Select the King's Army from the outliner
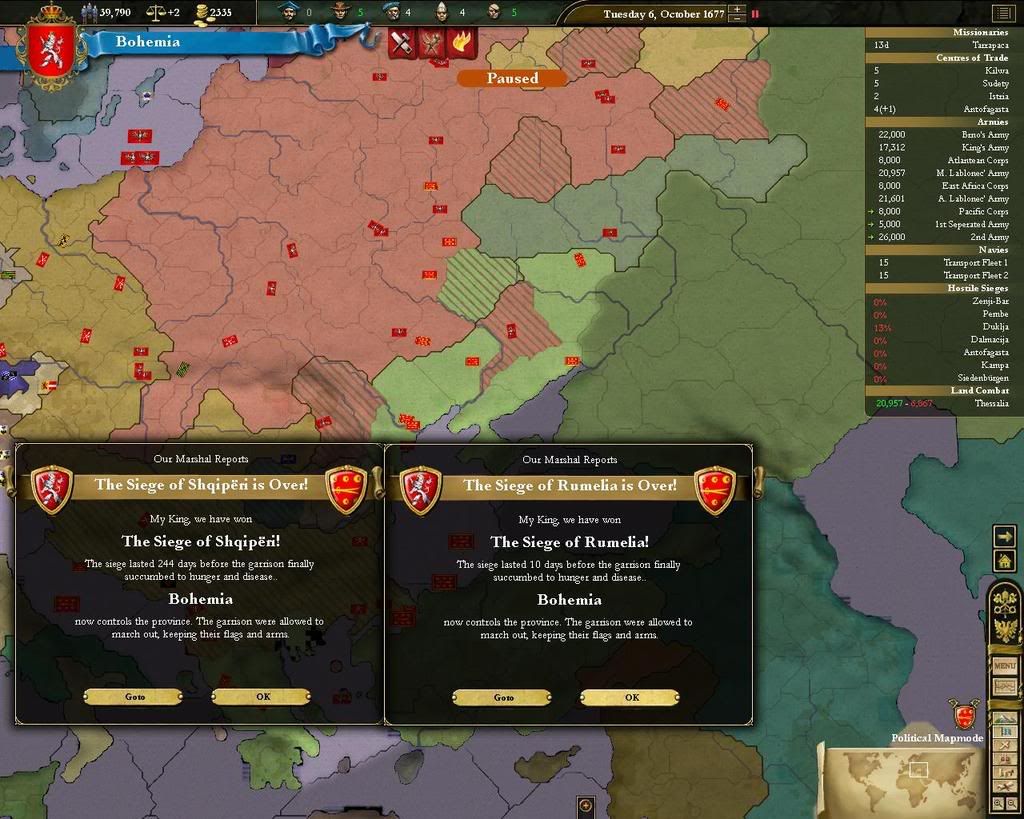Viewport: 1024px width, 819px height. pyautogui.click(x=985, y=148)
